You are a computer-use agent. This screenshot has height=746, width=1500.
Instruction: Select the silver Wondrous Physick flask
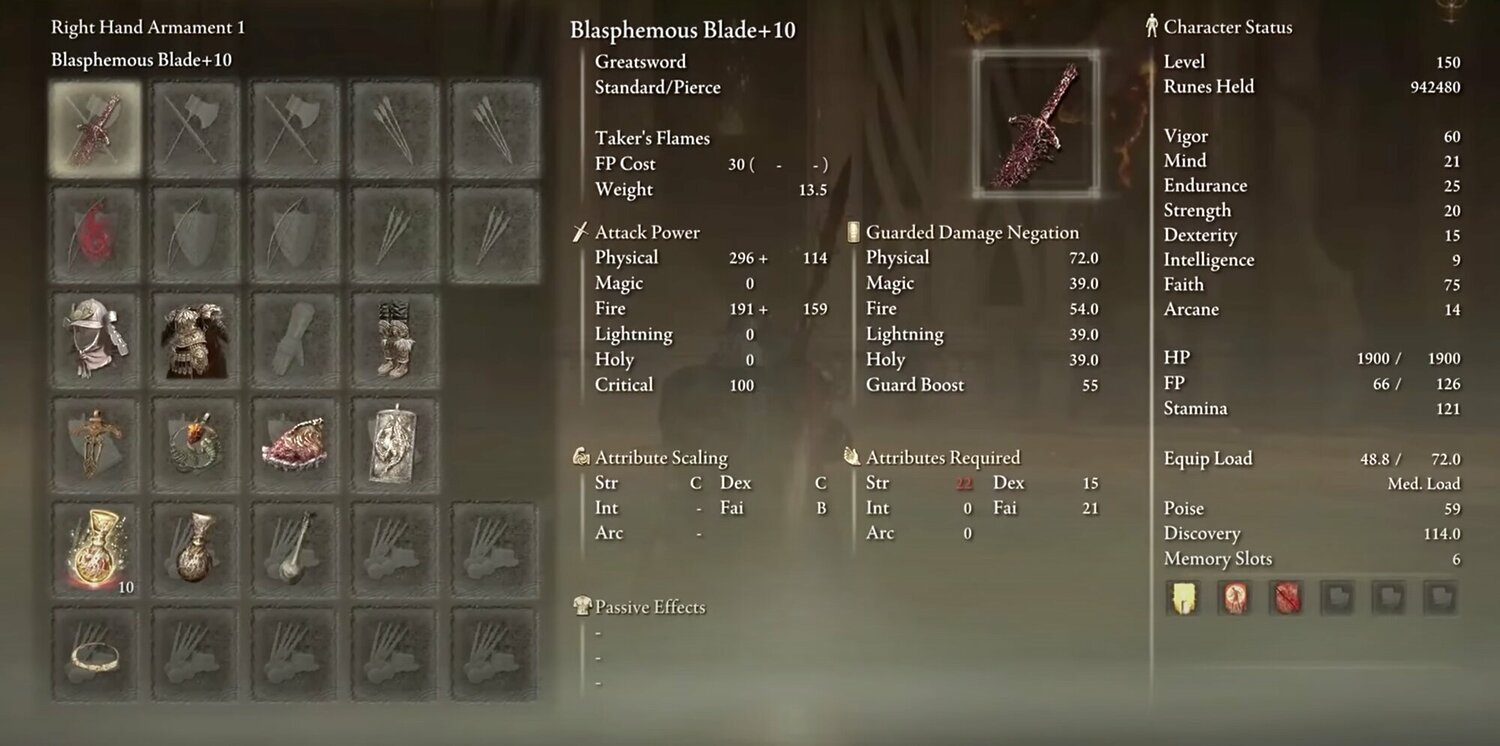pyautogui.click(x=194, y=549)
